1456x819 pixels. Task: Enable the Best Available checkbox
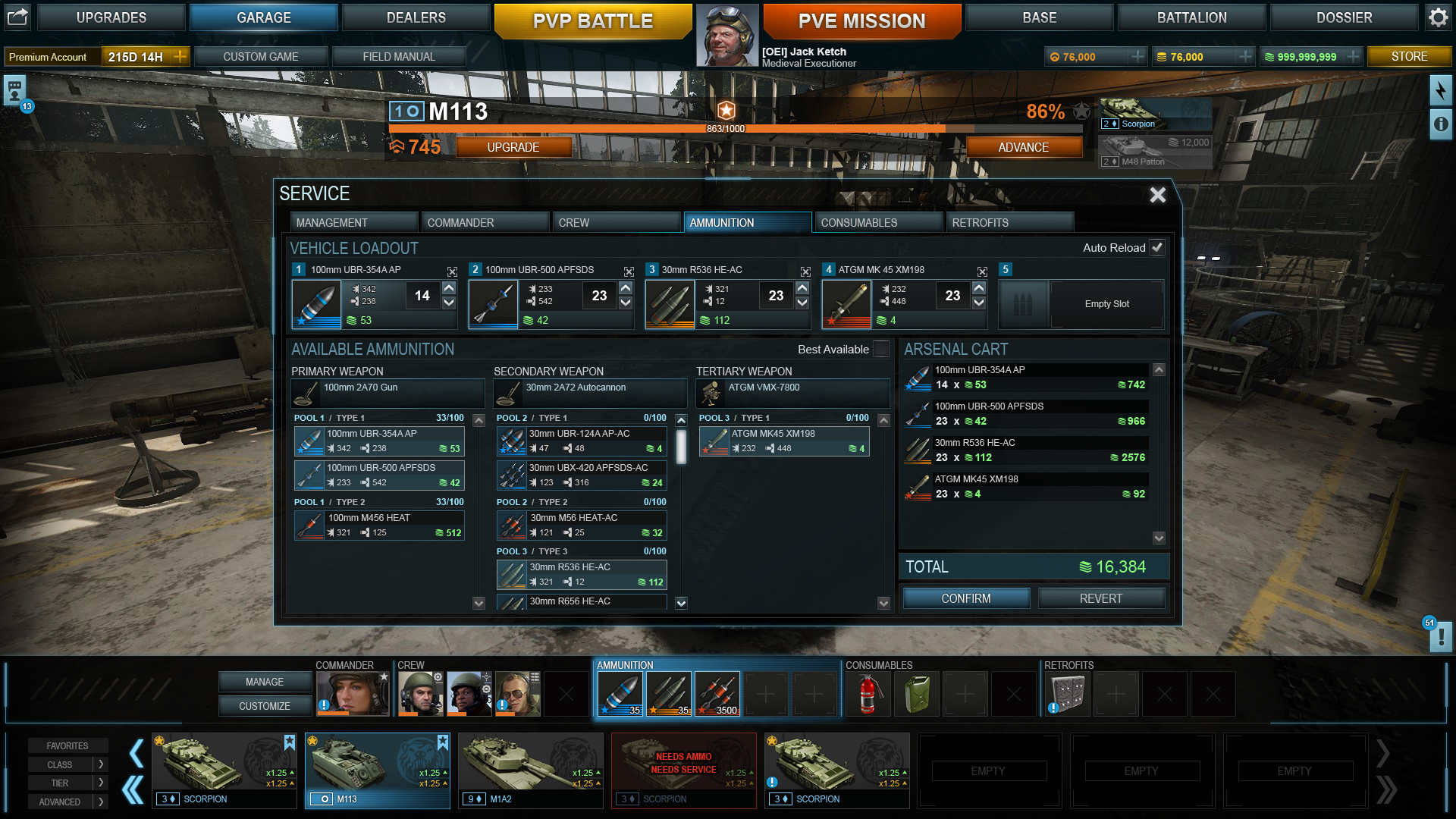[881, 349]
